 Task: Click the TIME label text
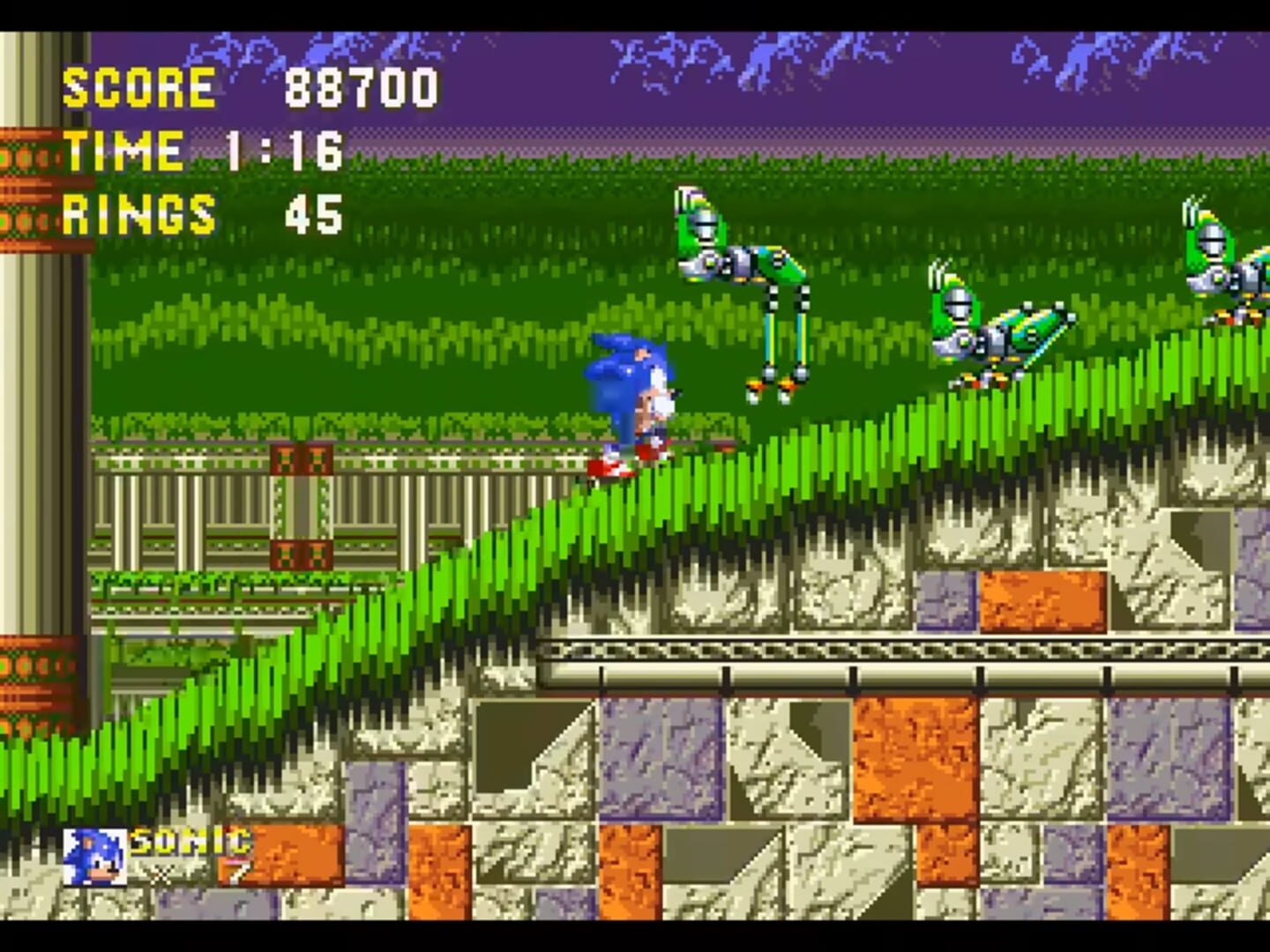click(123, 150)
